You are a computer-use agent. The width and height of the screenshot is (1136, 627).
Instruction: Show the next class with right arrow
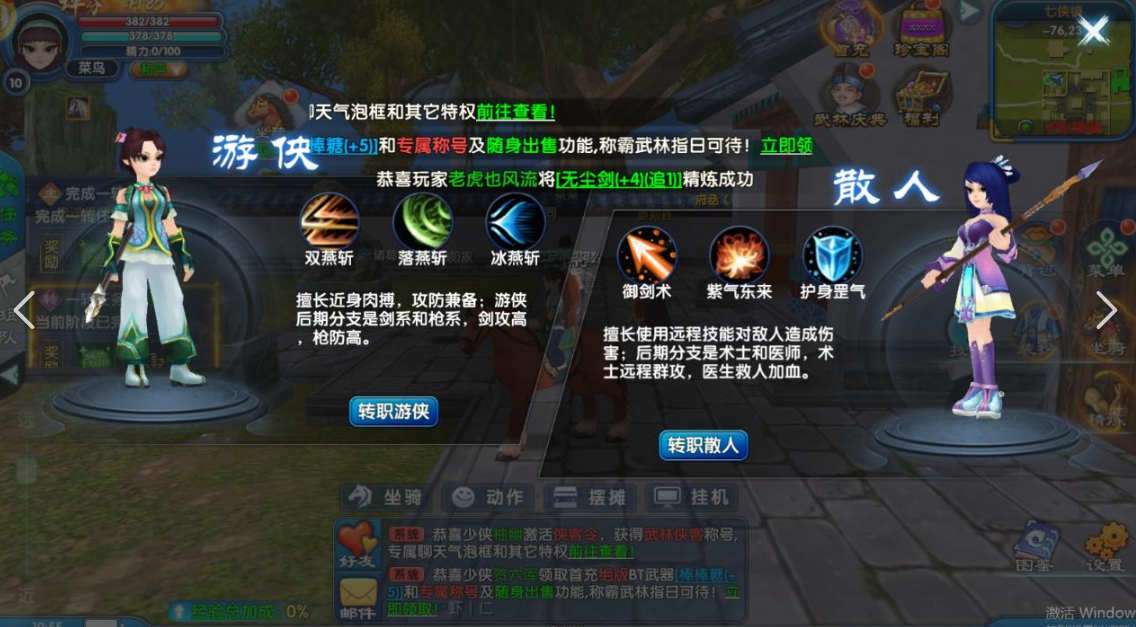[x=1106, y=310]
